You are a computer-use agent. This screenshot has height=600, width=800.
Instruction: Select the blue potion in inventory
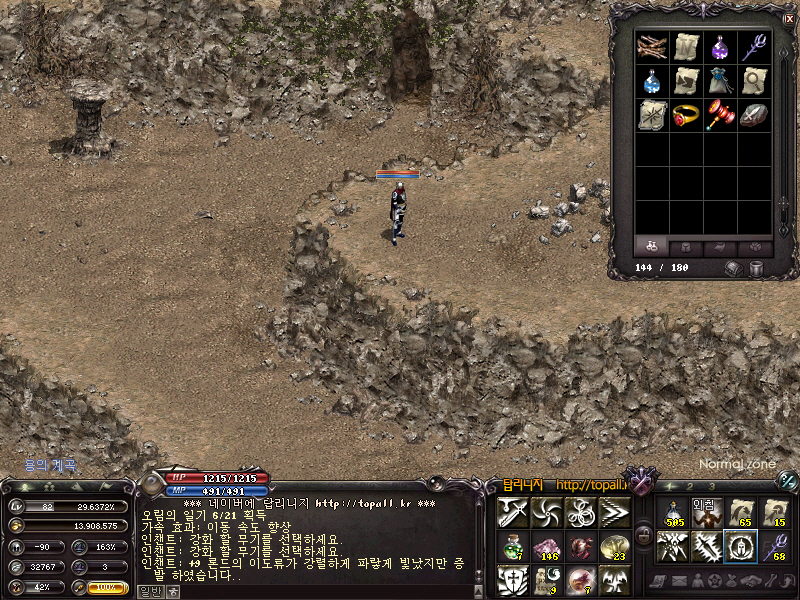[x=654, y=81]
